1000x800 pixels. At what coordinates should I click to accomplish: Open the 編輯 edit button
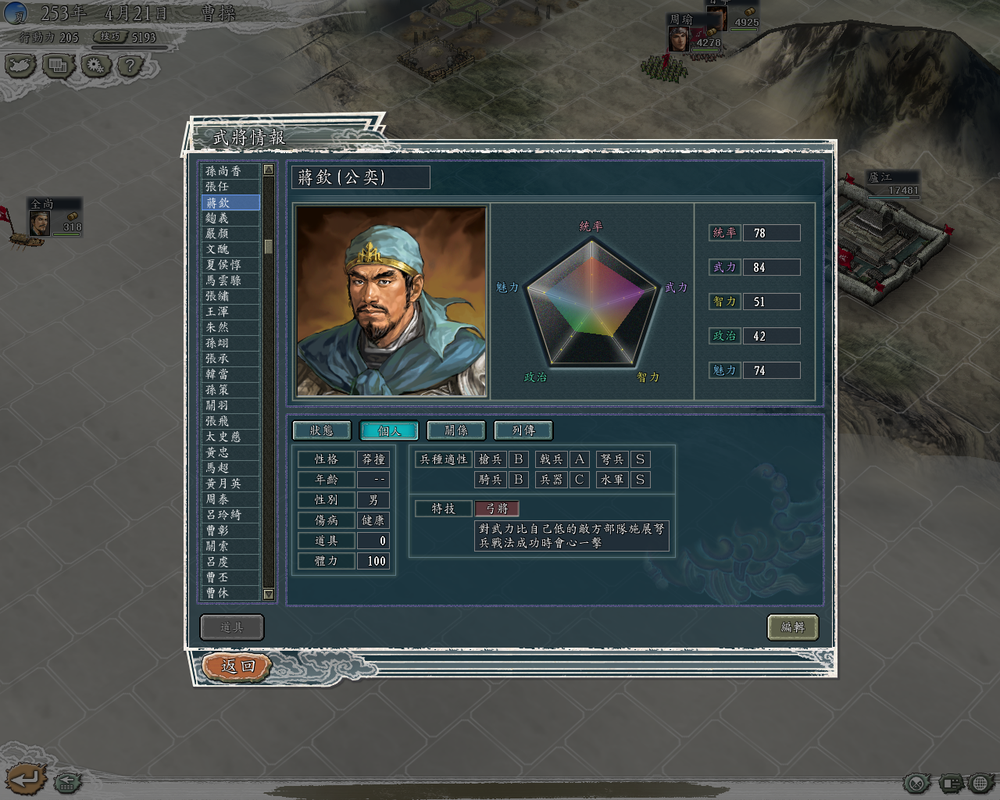coord(792,627)
